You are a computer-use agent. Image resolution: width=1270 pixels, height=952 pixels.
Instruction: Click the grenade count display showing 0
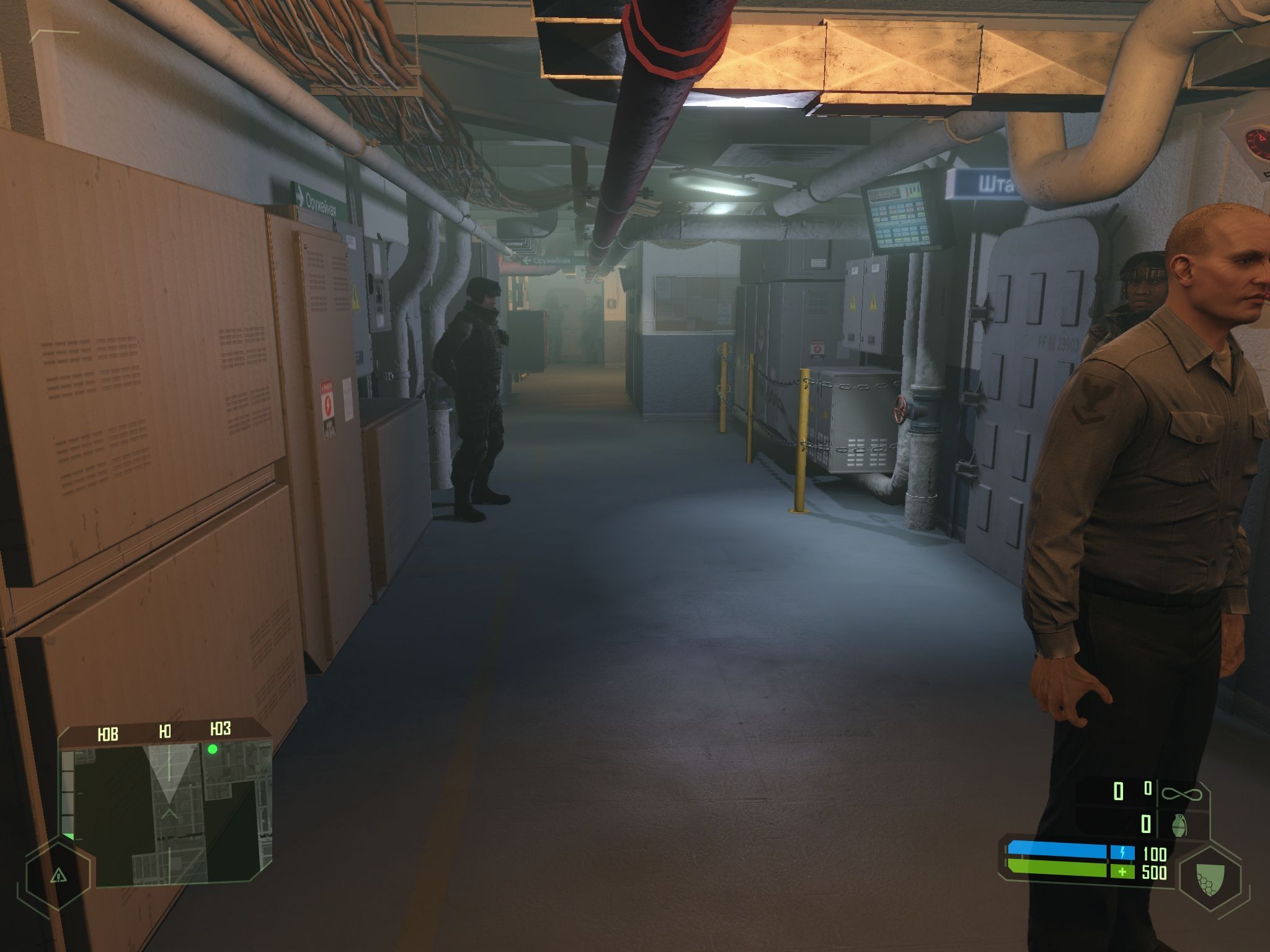[1145, 822]
